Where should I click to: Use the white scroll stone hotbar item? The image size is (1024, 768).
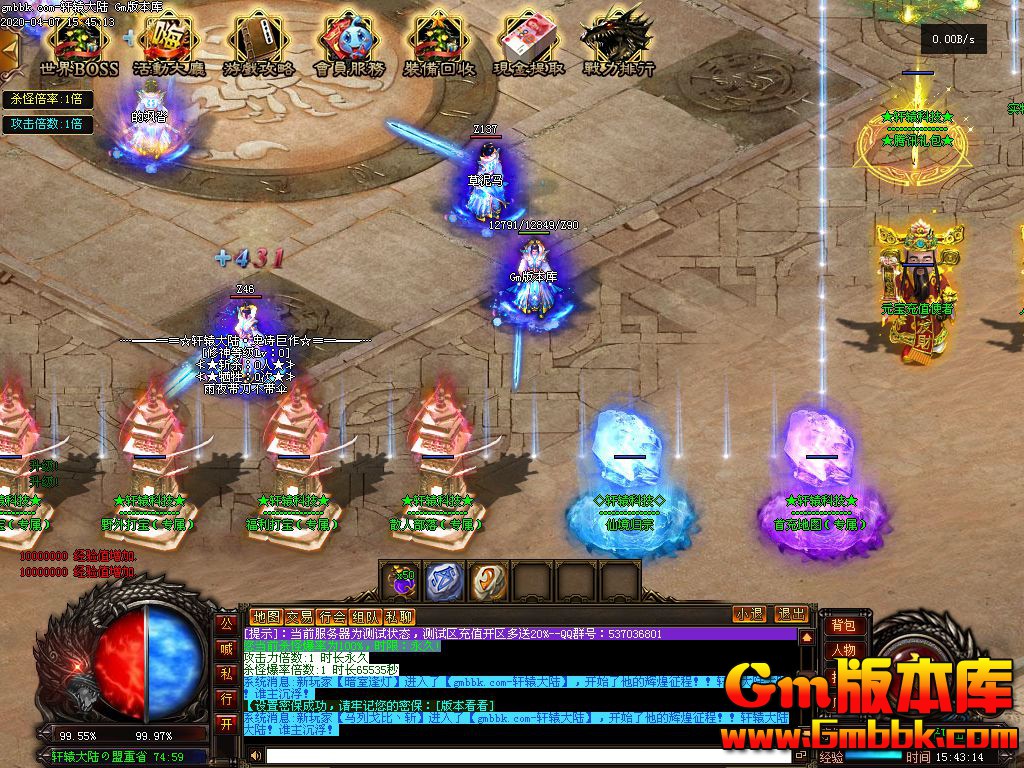(489, 581)
